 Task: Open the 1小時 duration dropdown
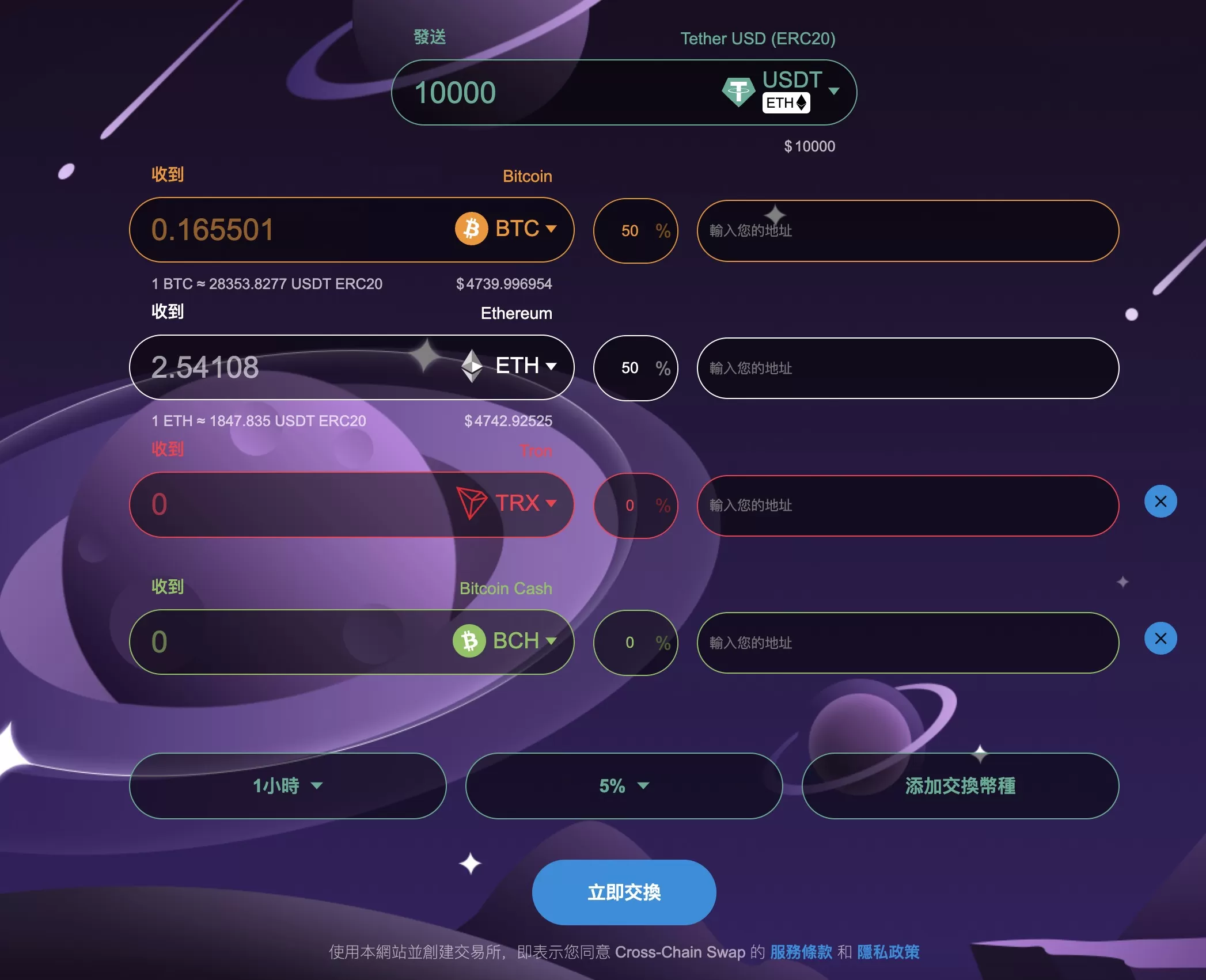click(287, 786)
